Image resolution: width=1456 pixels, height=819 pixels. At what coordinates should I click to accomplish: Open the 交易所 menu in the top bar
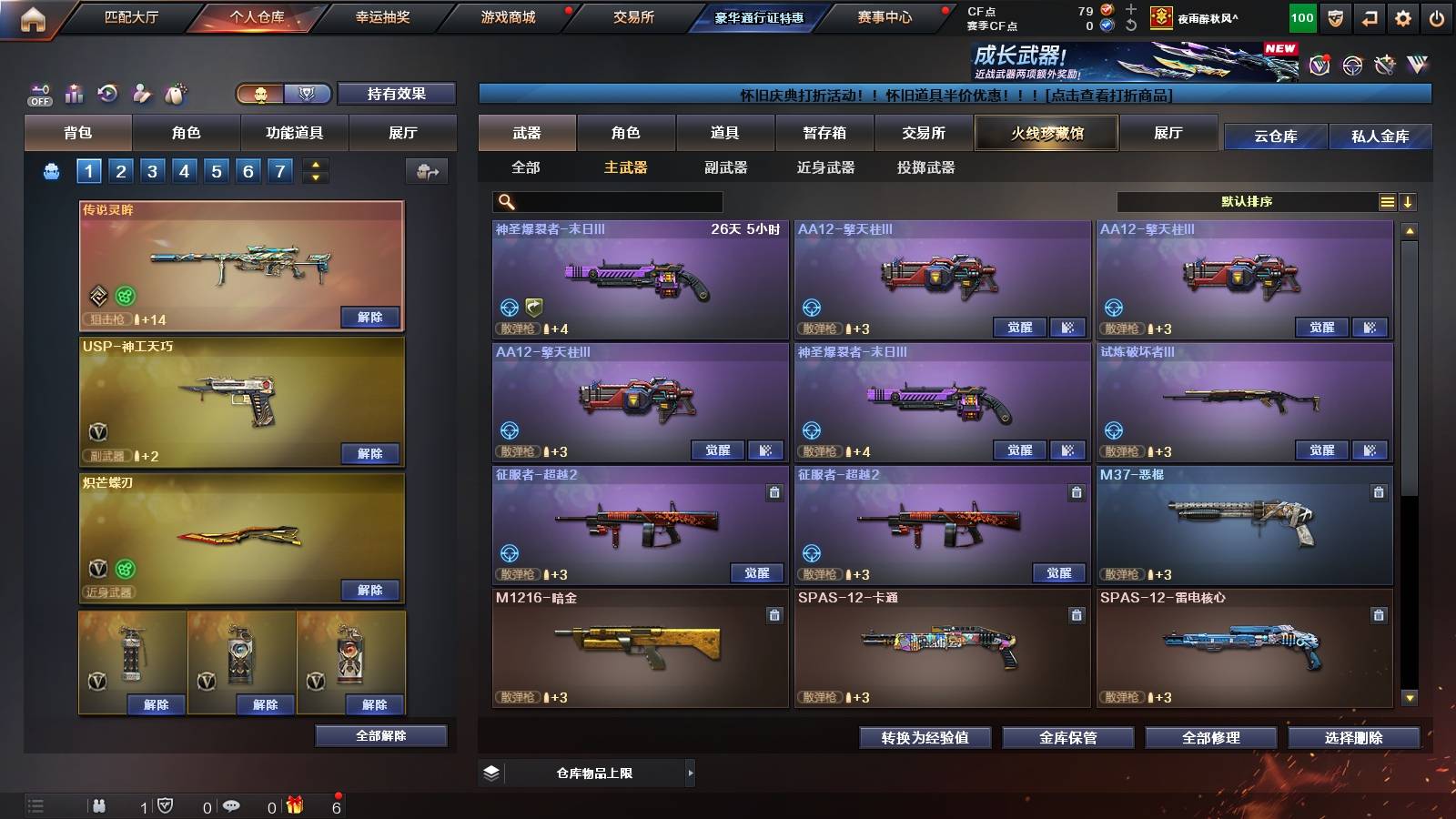633,16
